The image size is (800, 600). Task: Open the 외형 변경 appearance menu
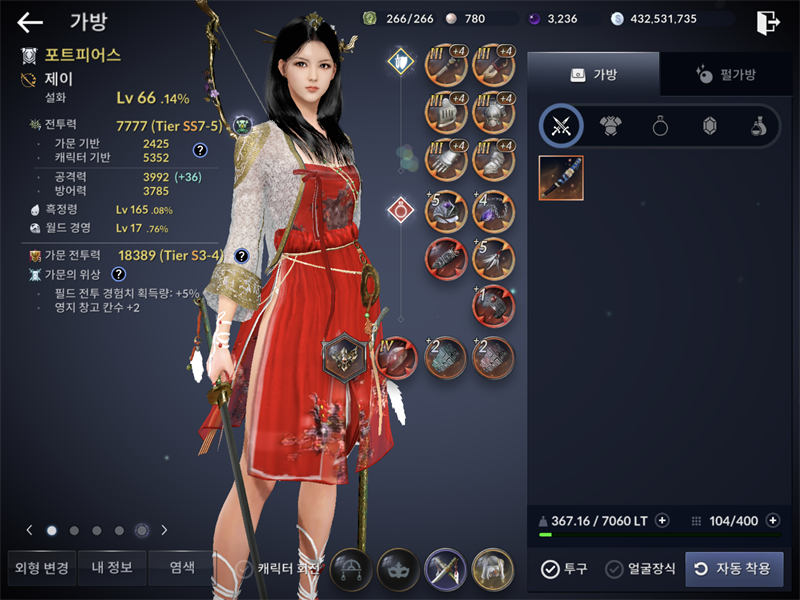point(41,568)
